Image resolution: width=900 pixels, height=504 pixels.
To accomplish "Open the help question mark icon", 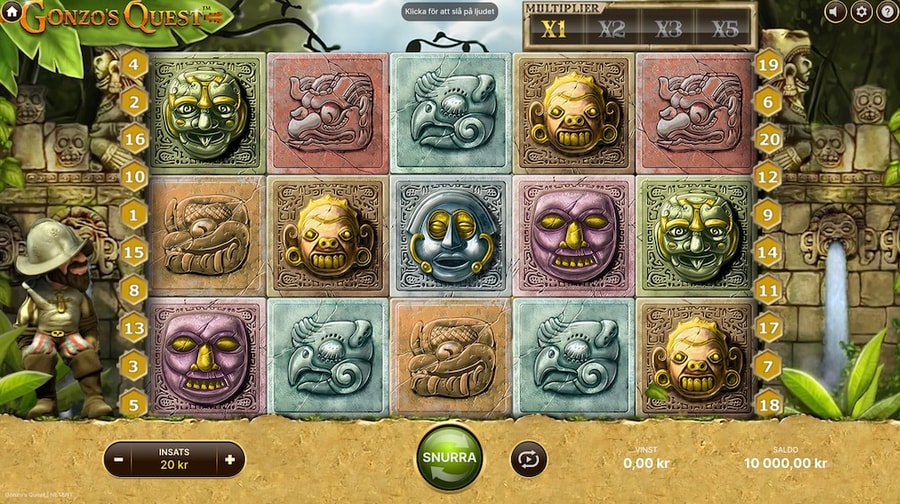I will (886, 12).
